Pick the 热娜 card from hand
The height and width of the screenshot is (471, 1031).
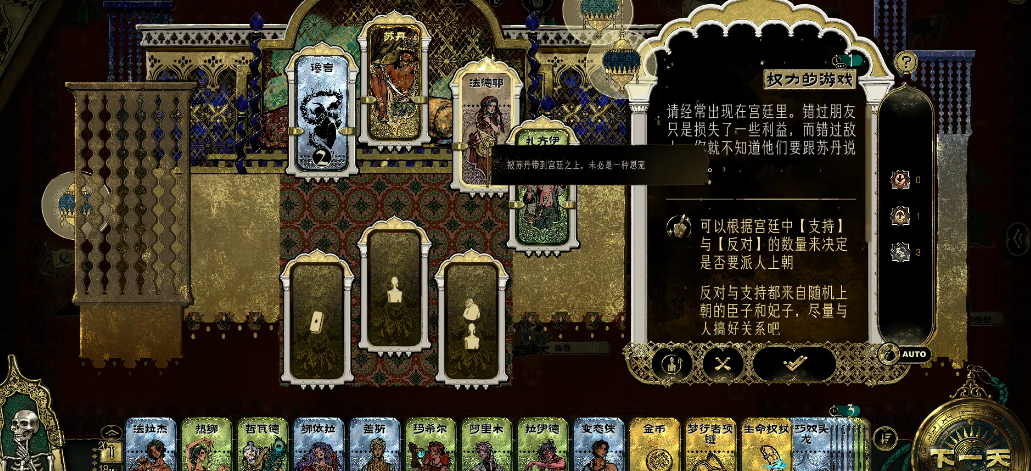207,445
